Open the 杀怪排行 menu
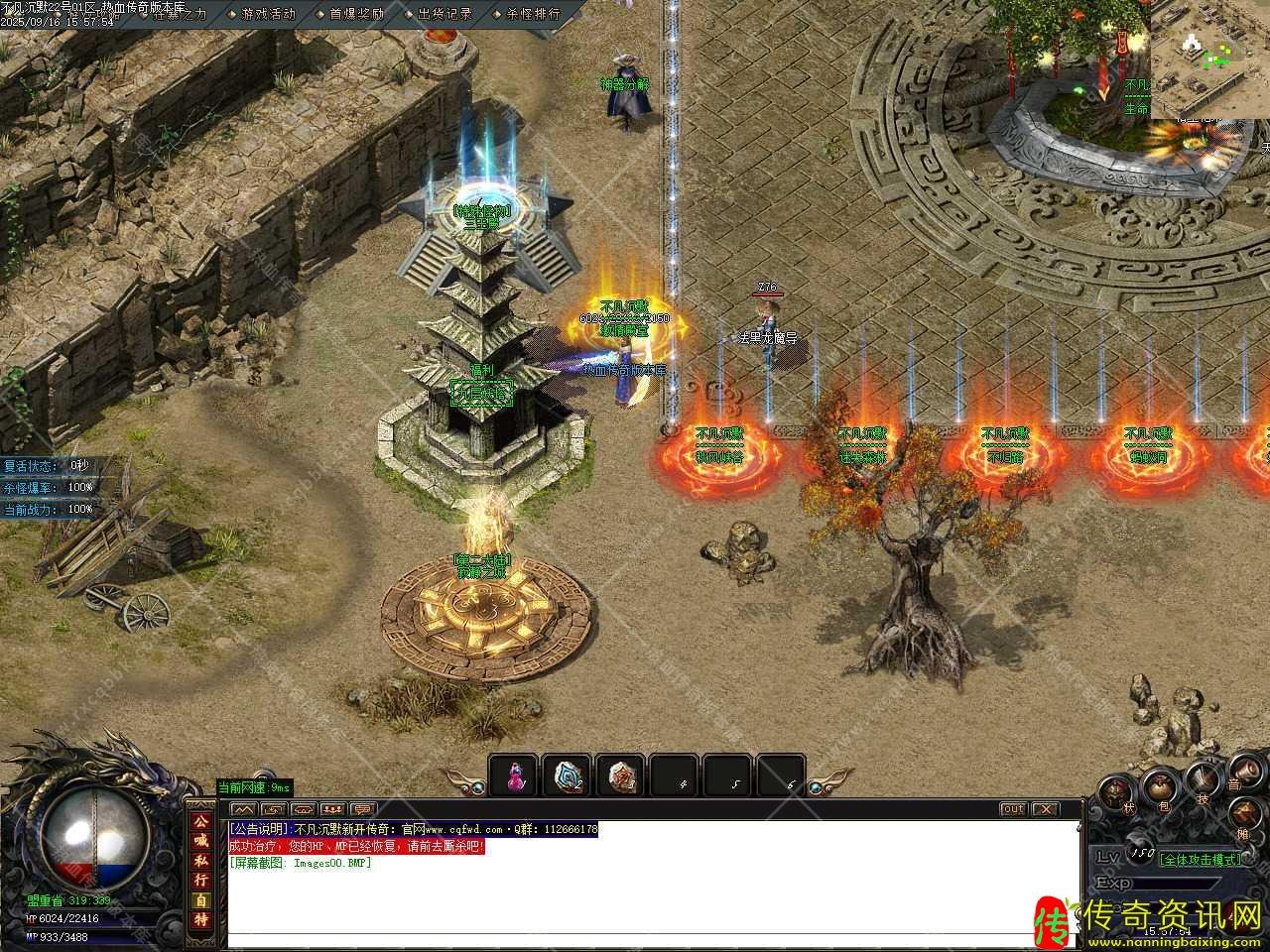The image size is (1270, 952). (534, 14)
